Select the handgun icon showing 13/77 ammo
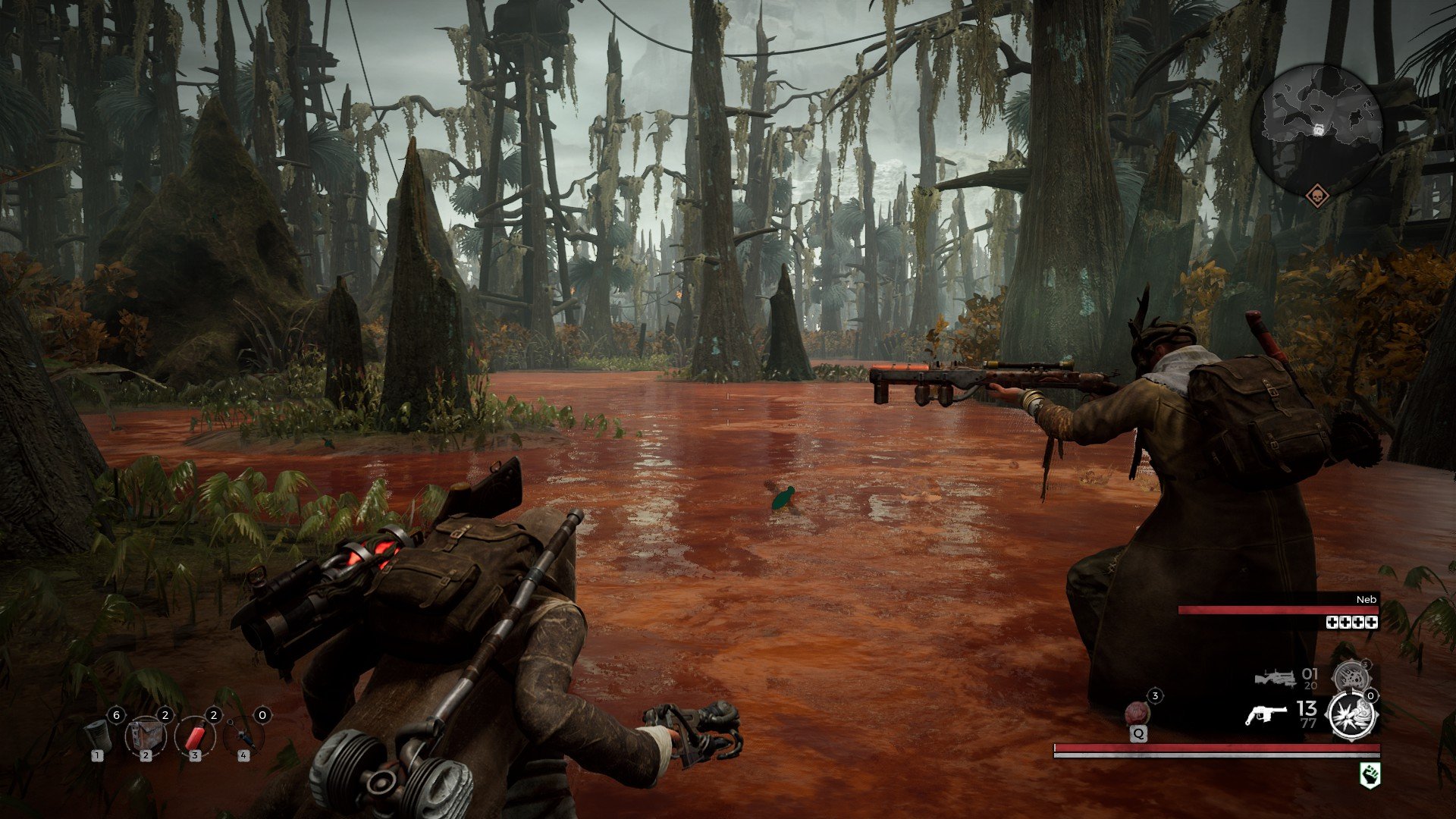Image resolution: width=1456 pixels, height=819 pixels. [x=1266, y=713]
